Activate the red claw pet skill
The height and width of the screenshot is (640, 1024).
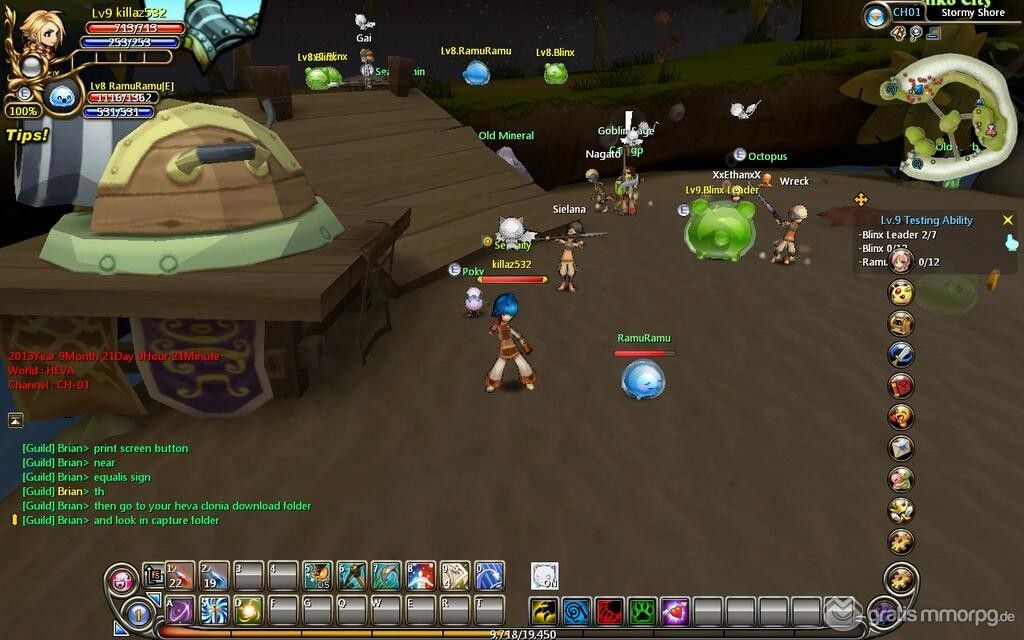(x=610, y=611)
